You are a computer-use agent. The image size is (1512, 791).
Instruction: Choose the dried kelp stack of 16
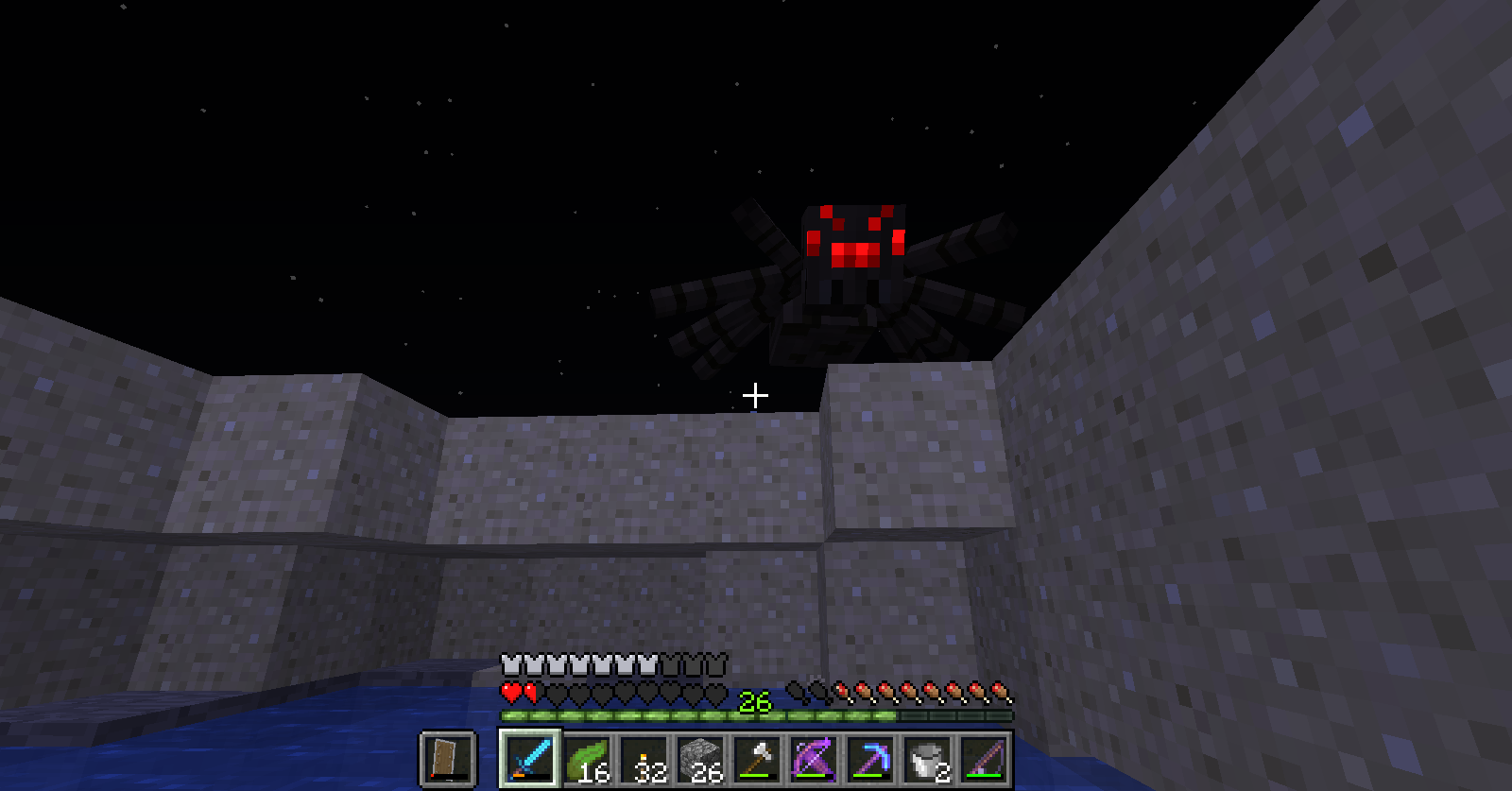pyautogui.click(x=588, y=758)
